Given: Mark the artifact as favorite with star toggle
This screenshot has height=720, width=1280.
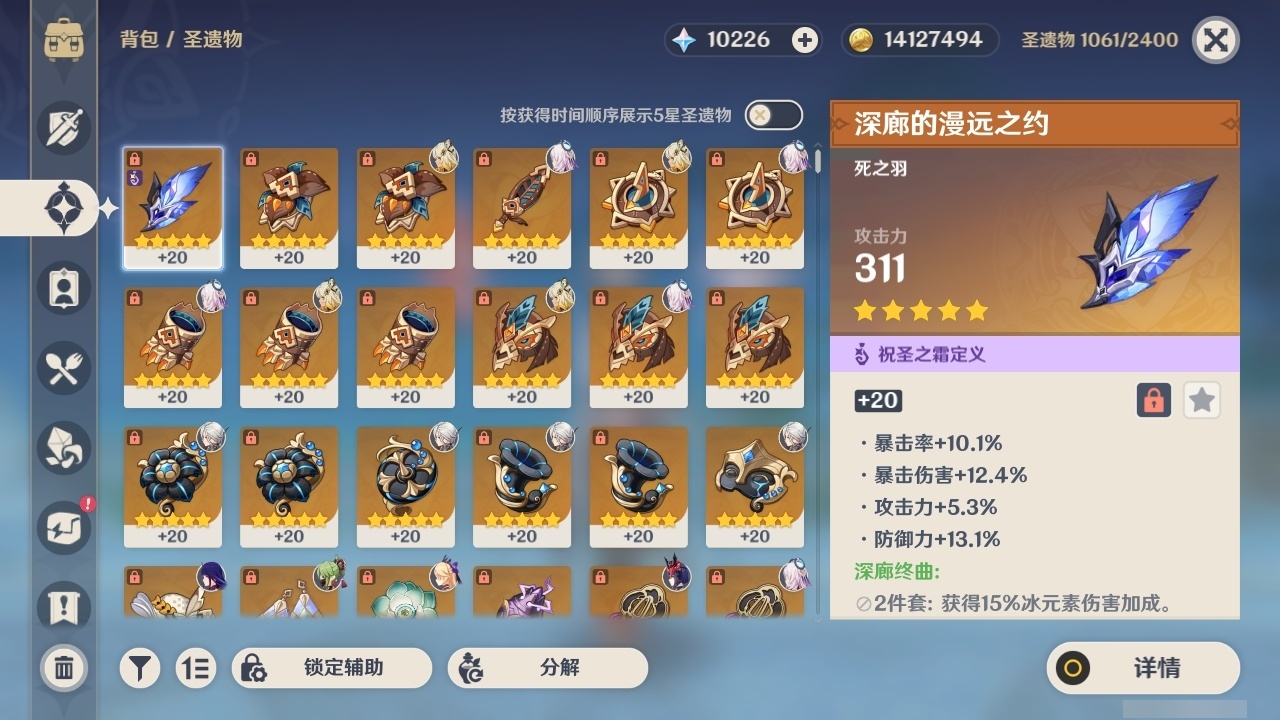Looking at the screenshot, I should pyautogui.click(x=1202, y=400).
